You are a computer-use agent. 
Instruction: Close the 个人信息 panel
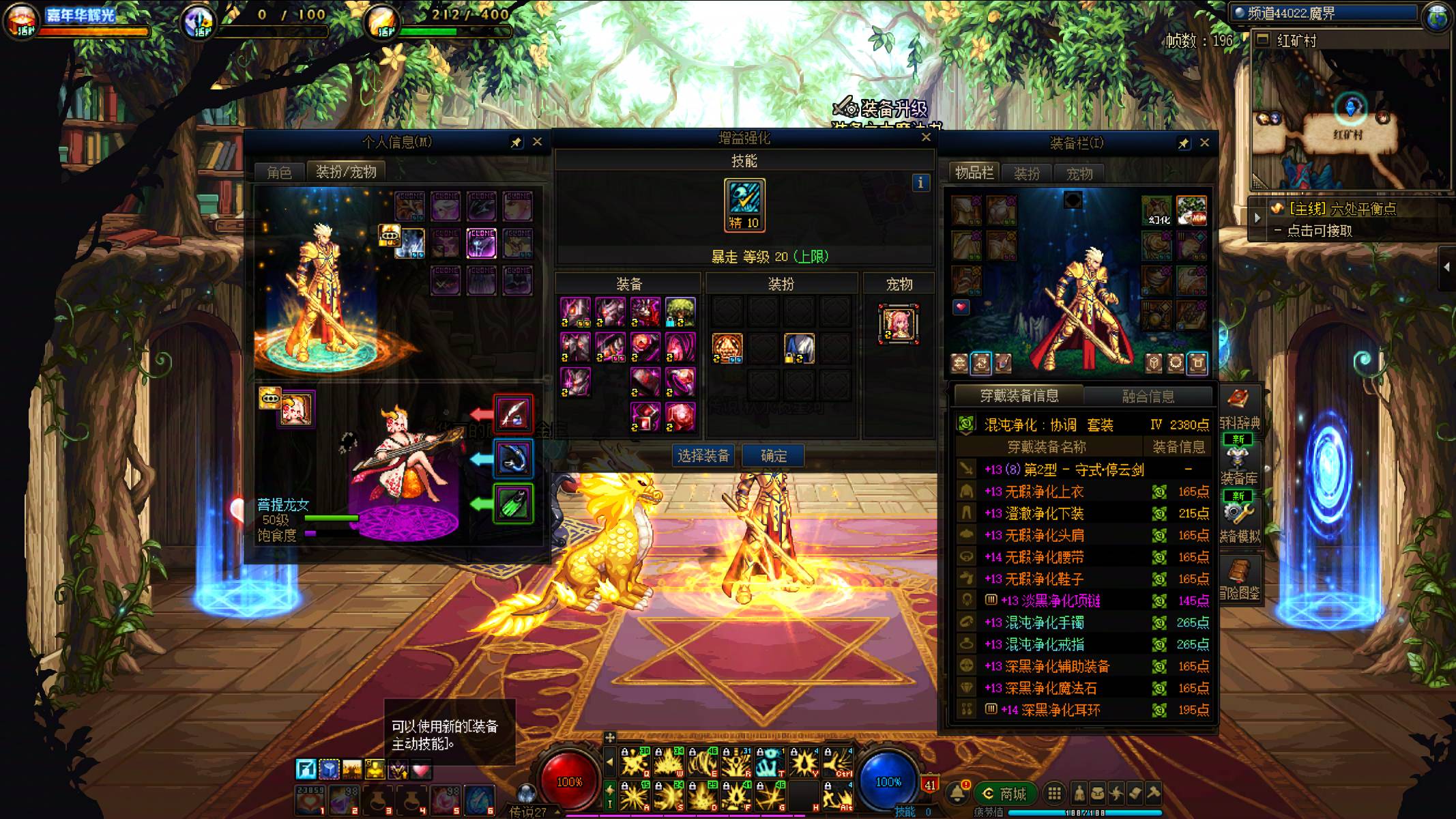(538, 142)
